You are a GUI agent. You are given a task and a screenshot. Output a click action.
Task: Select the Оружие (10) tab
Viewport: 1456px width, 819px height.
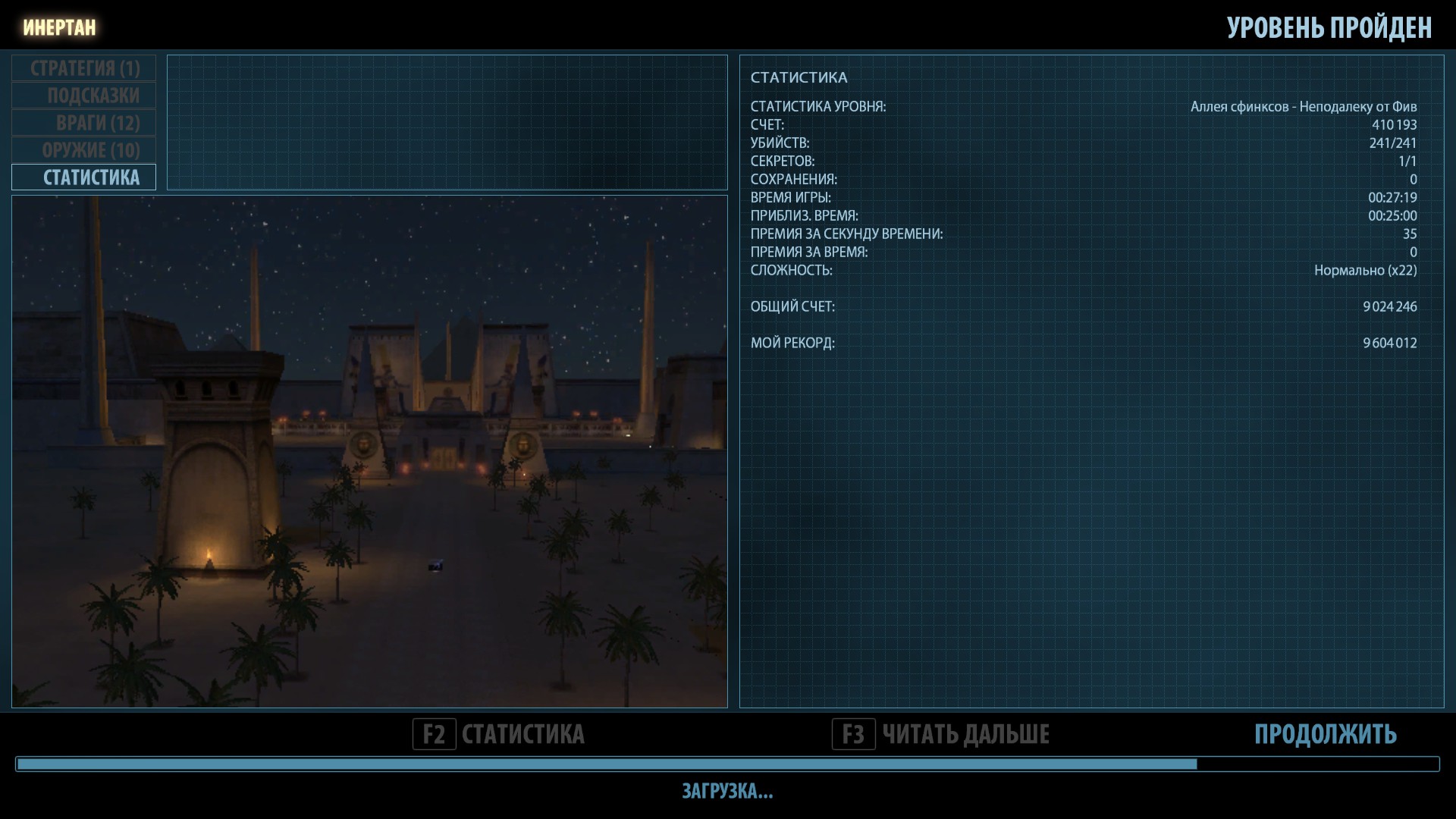click(84, 150)
